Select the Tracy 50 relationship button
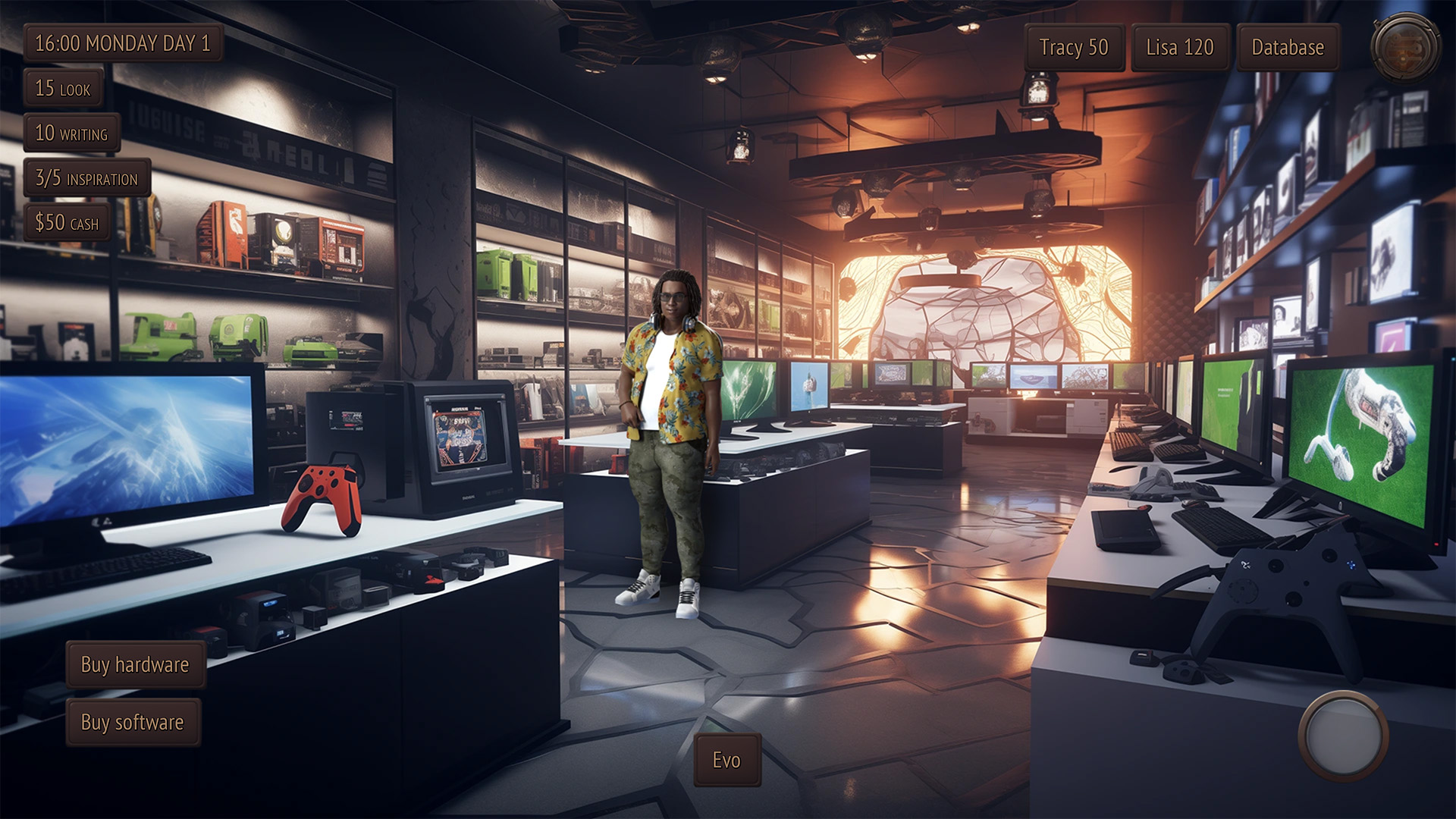 tap(1074, 47)
